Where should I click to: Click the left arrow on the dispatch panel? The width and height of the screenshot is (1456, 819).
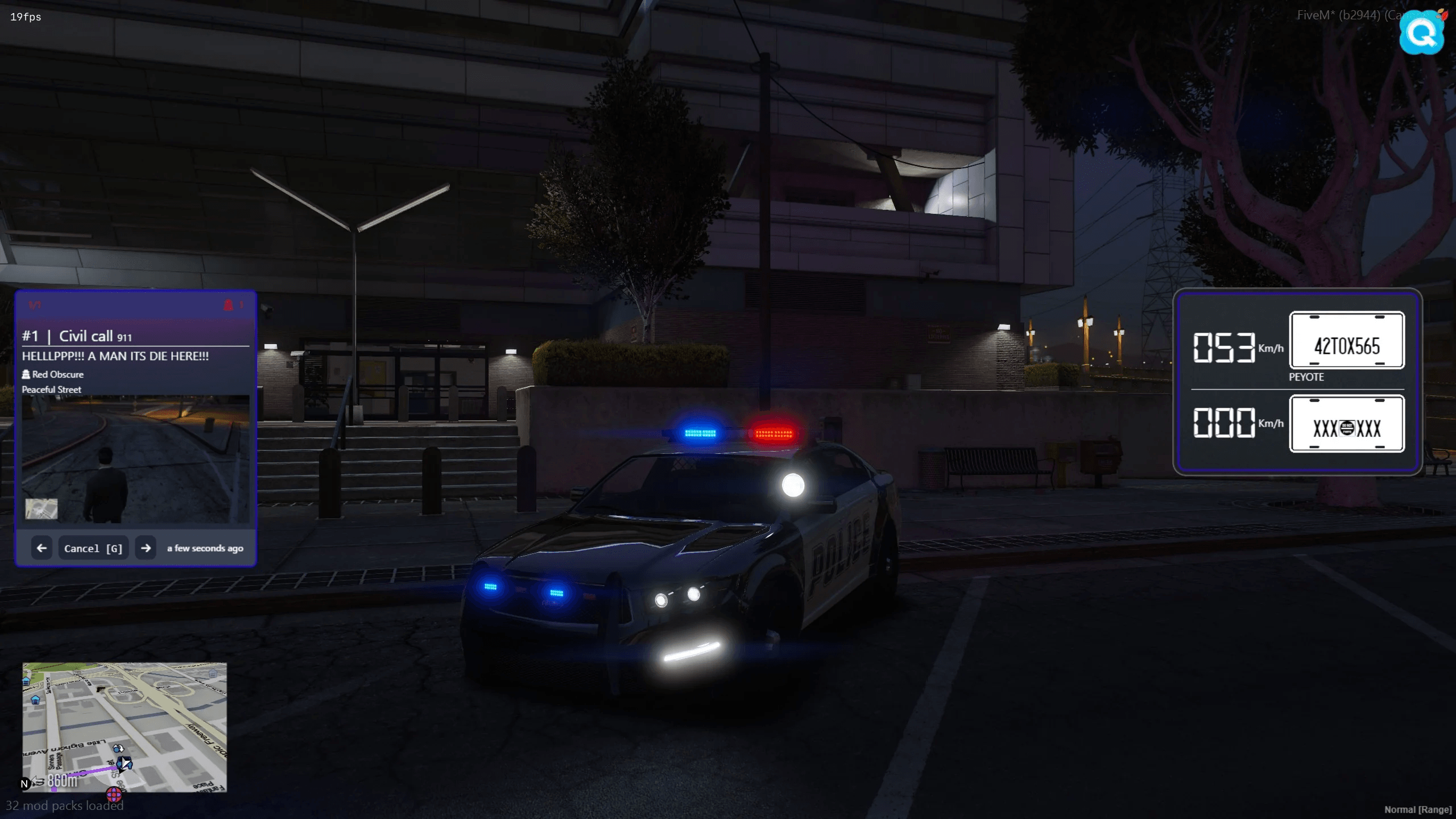42,548
